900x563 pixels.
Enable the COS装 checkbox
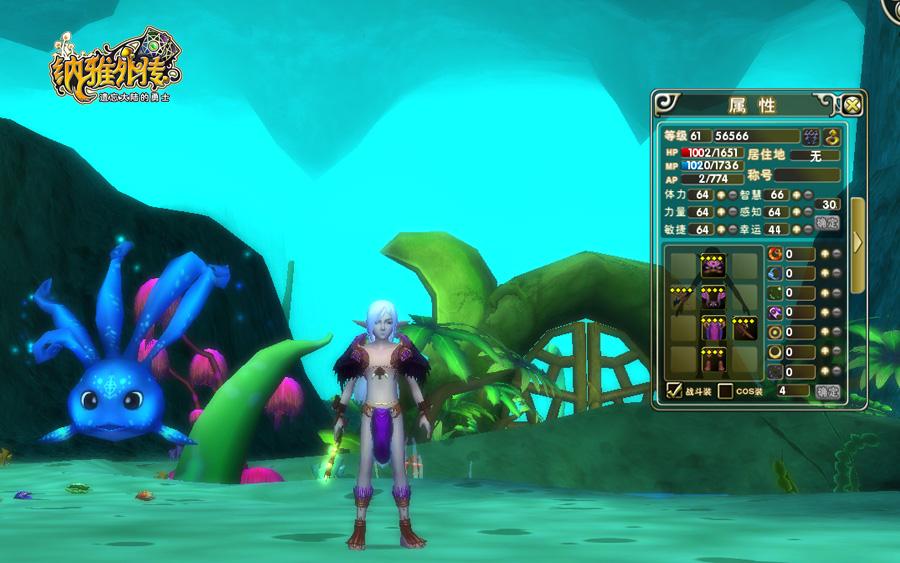[x=726, y=391]
